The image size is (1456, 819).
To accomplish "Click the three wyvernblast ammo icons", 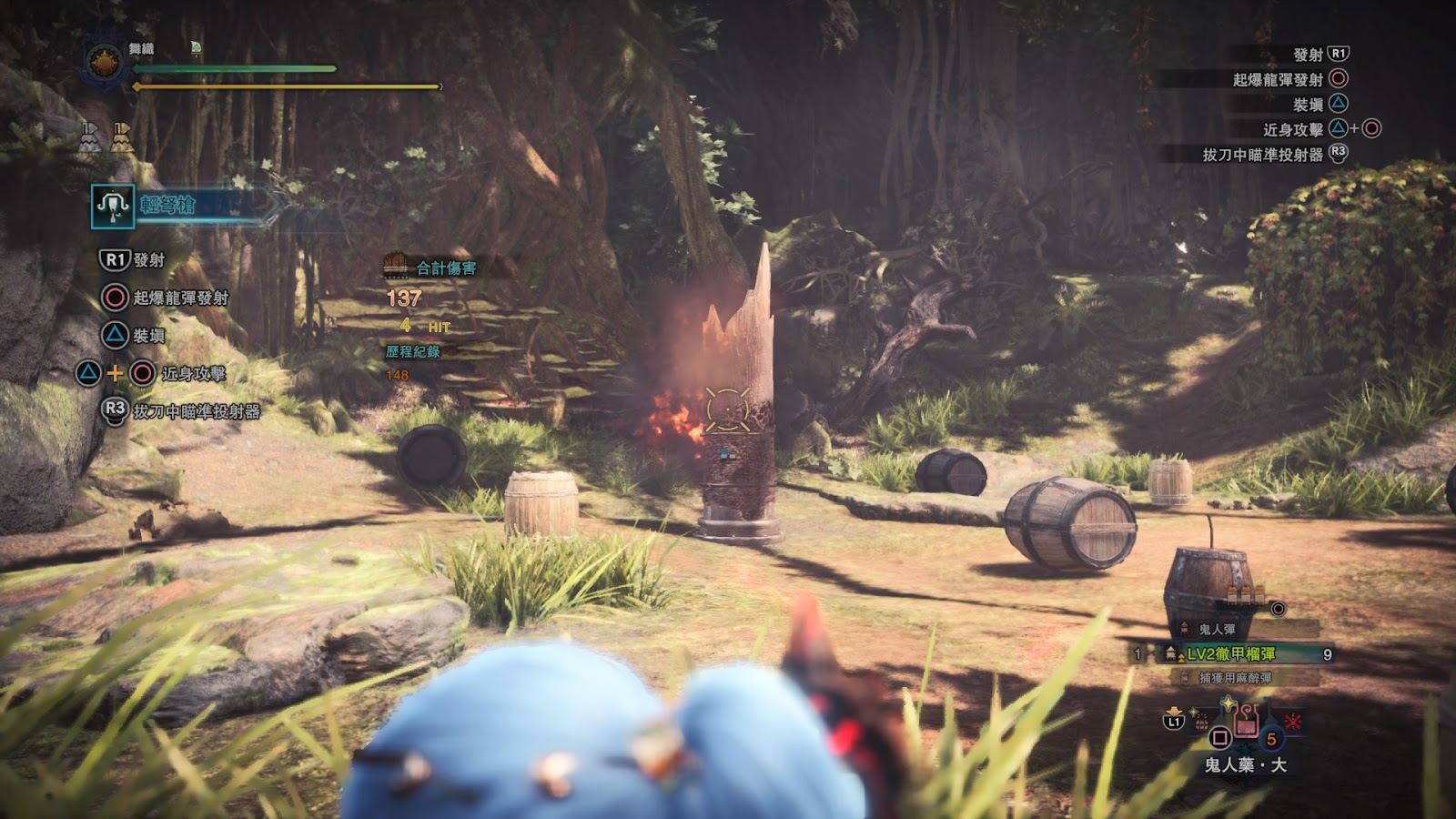I will [x=1247, y=594].
